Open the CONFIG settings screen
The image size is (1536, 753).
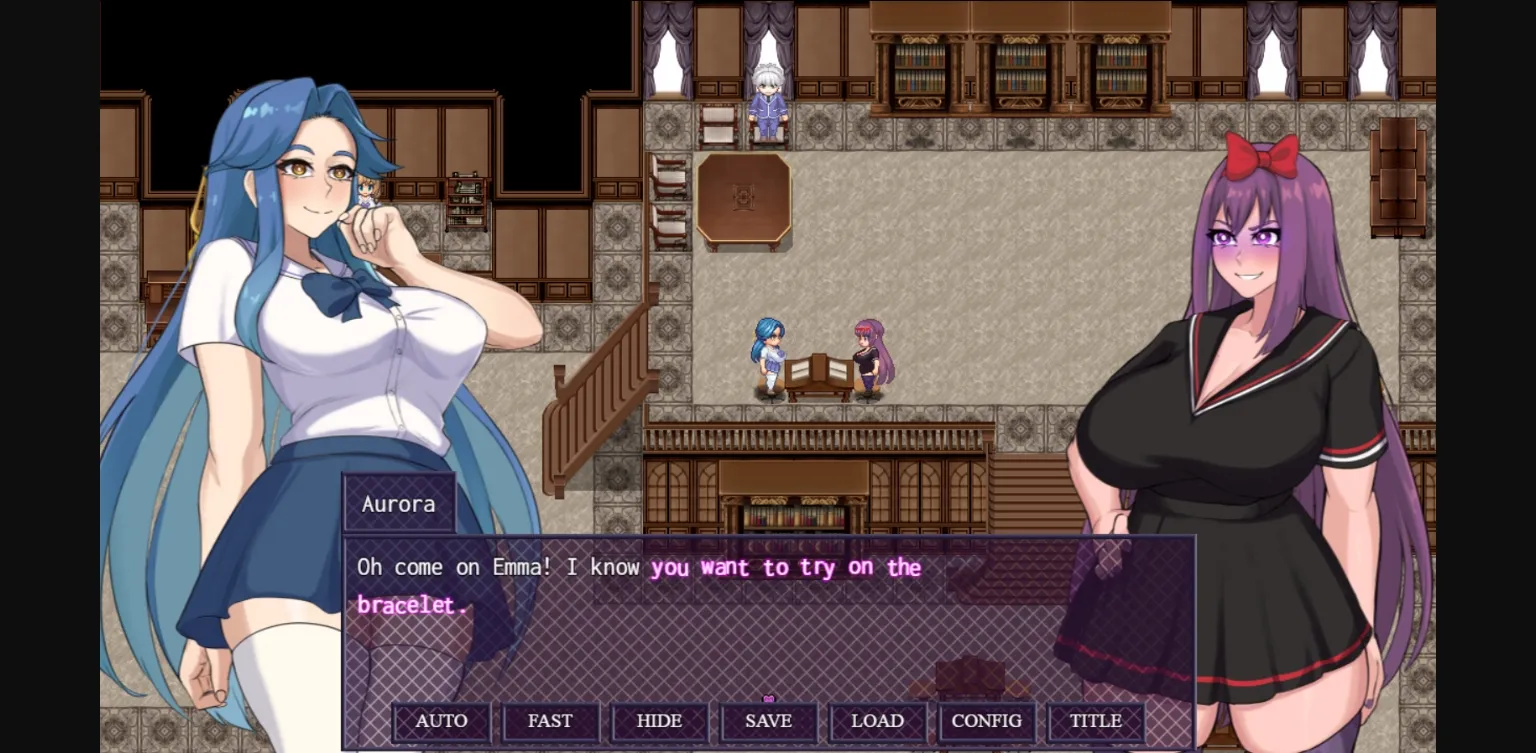coord(987,721)
